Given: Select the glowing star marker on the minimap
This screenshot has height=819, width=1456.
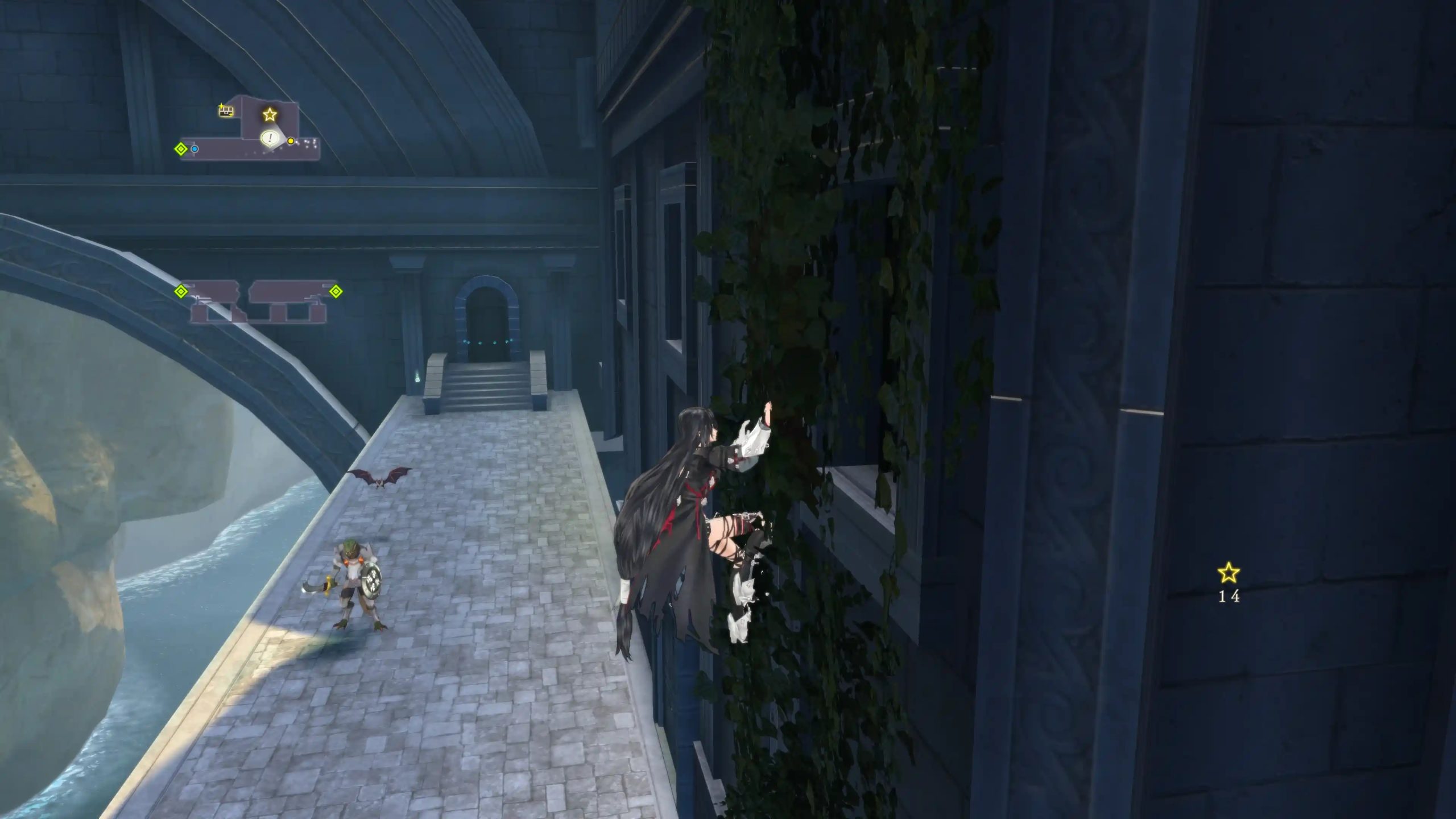Looking at the screenshot, I should pos(269,115).
